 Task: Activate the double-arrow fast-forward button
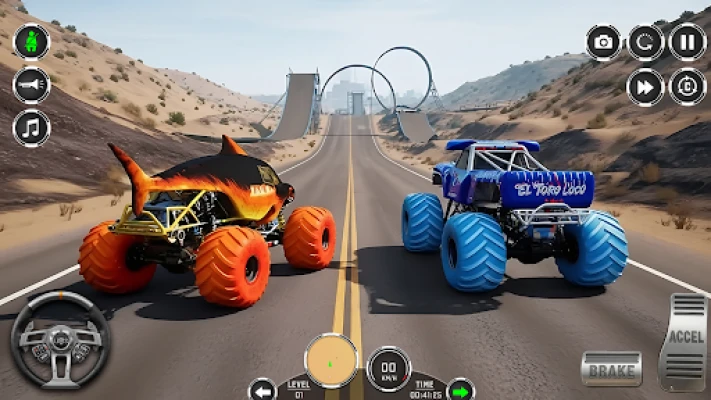[x=646, y=87]
